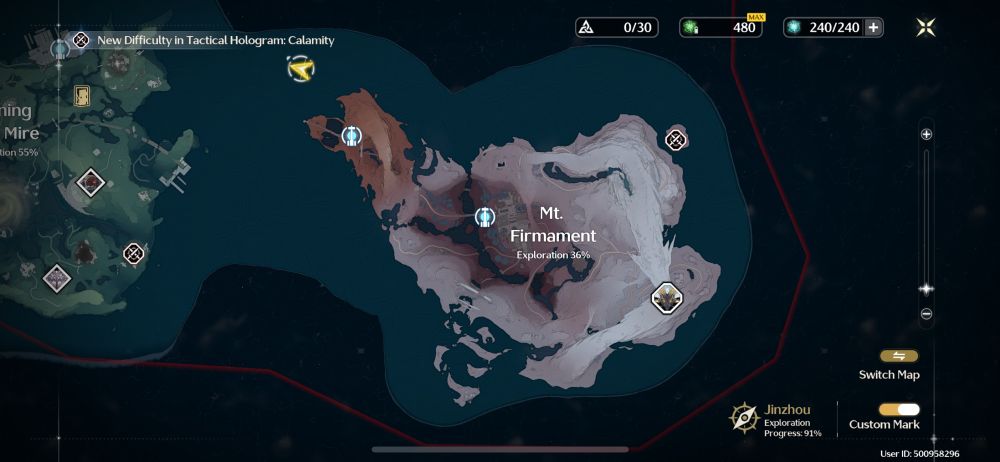
Task: Select the beacon beside the Mt. Firmament label
Action: tap(485, 216)
